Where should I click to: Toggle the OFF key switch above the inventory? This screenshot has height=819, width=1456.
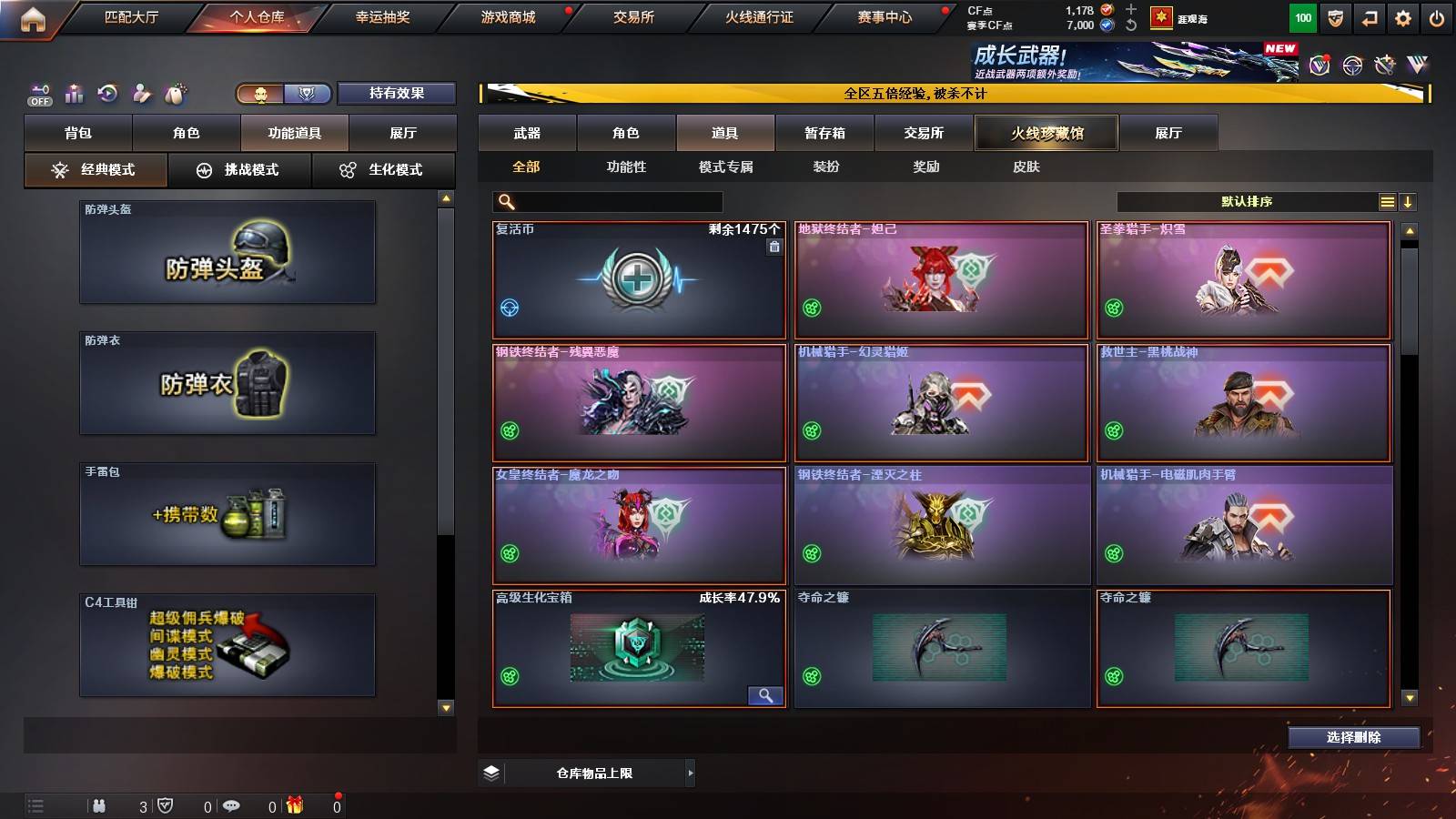click(x=38, y=93)
